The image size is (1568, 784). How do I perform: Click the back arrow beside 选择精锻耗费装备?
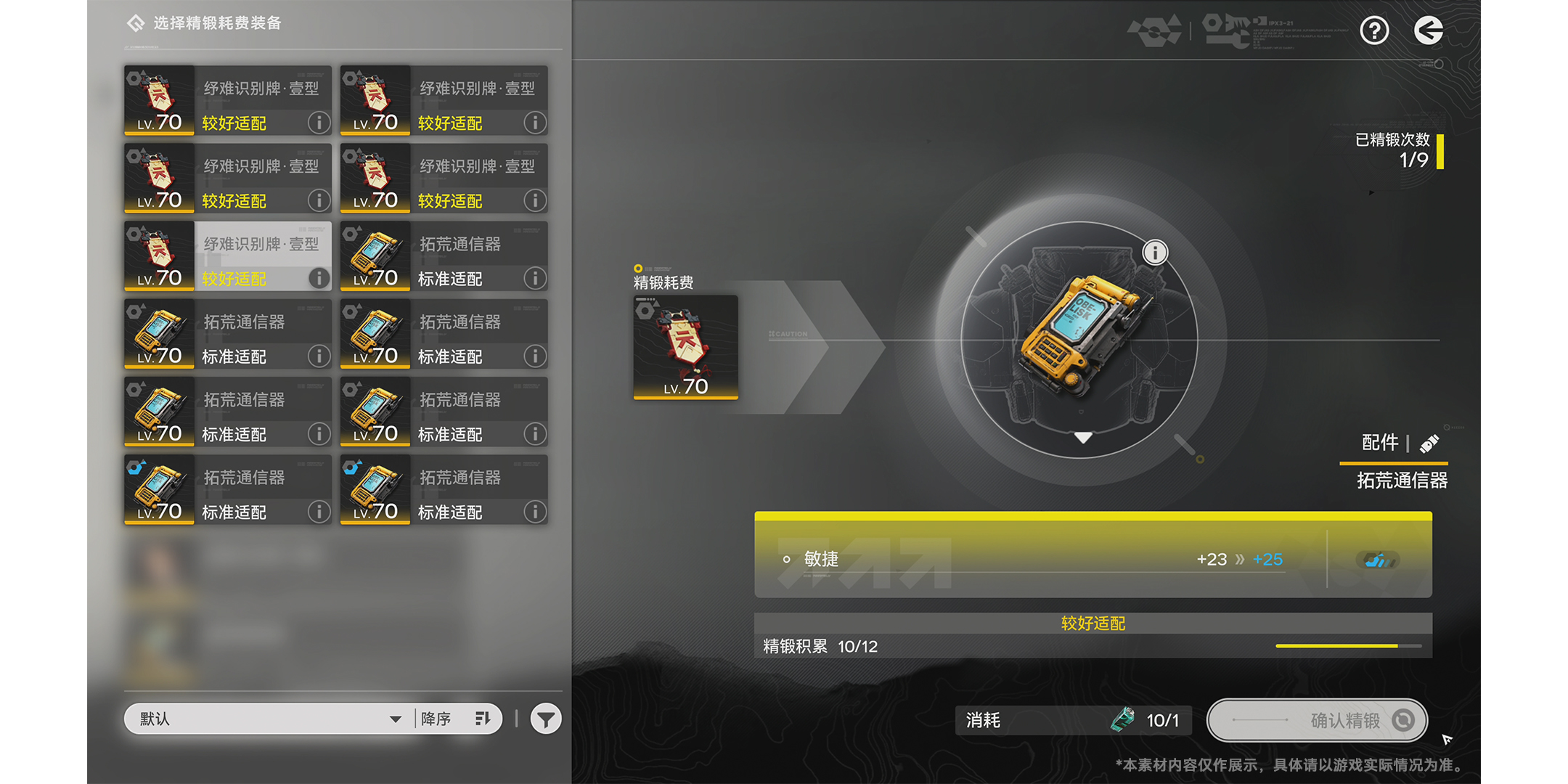pyautogui.click(x=135, y=23)
